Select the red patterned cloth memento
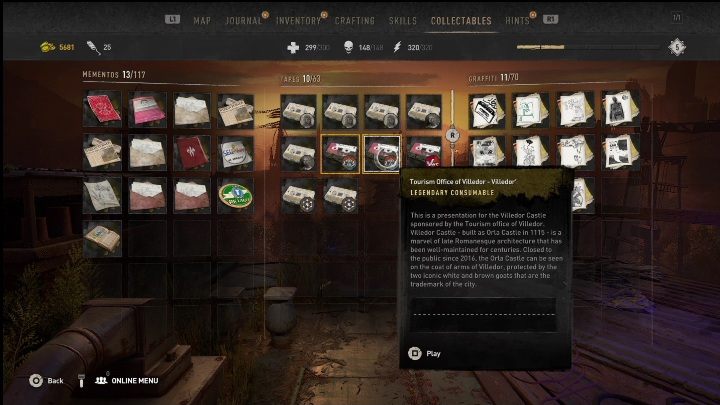 (x=102, y=109)
